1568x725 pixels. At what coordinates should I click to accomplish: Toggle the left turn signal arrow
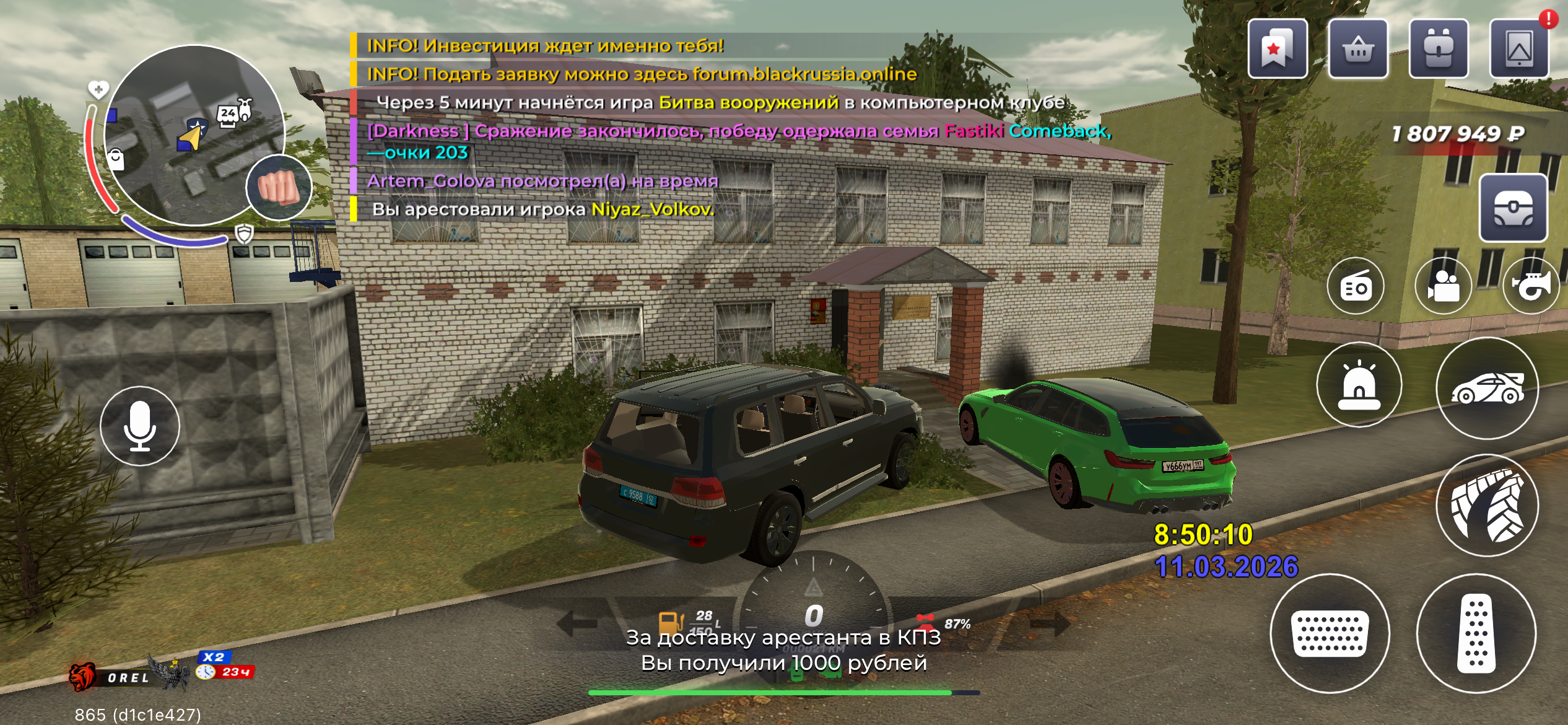click(575, 623)
